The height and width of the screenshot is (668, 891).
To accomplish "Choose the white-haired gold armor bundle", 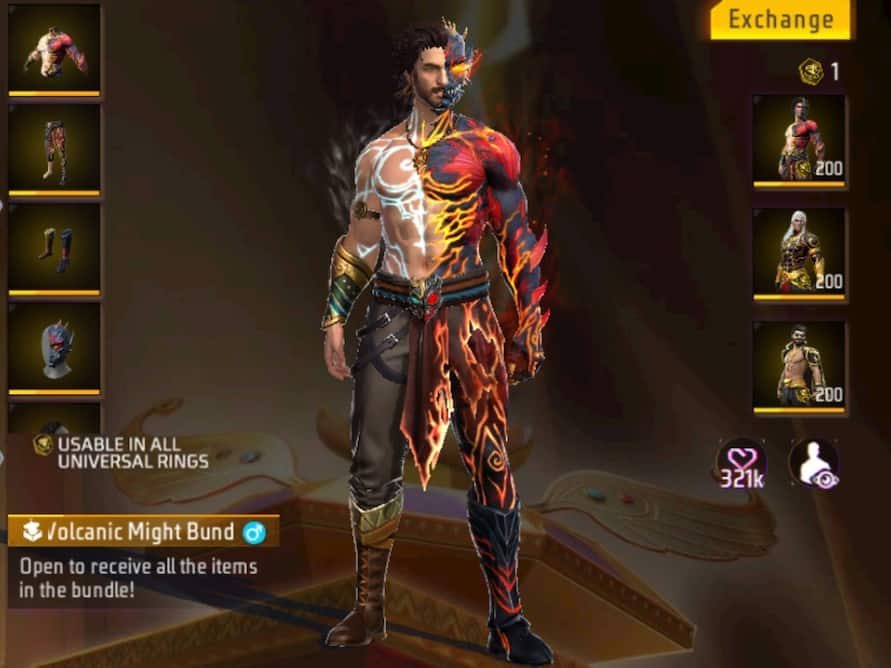I will pos(799,253).
